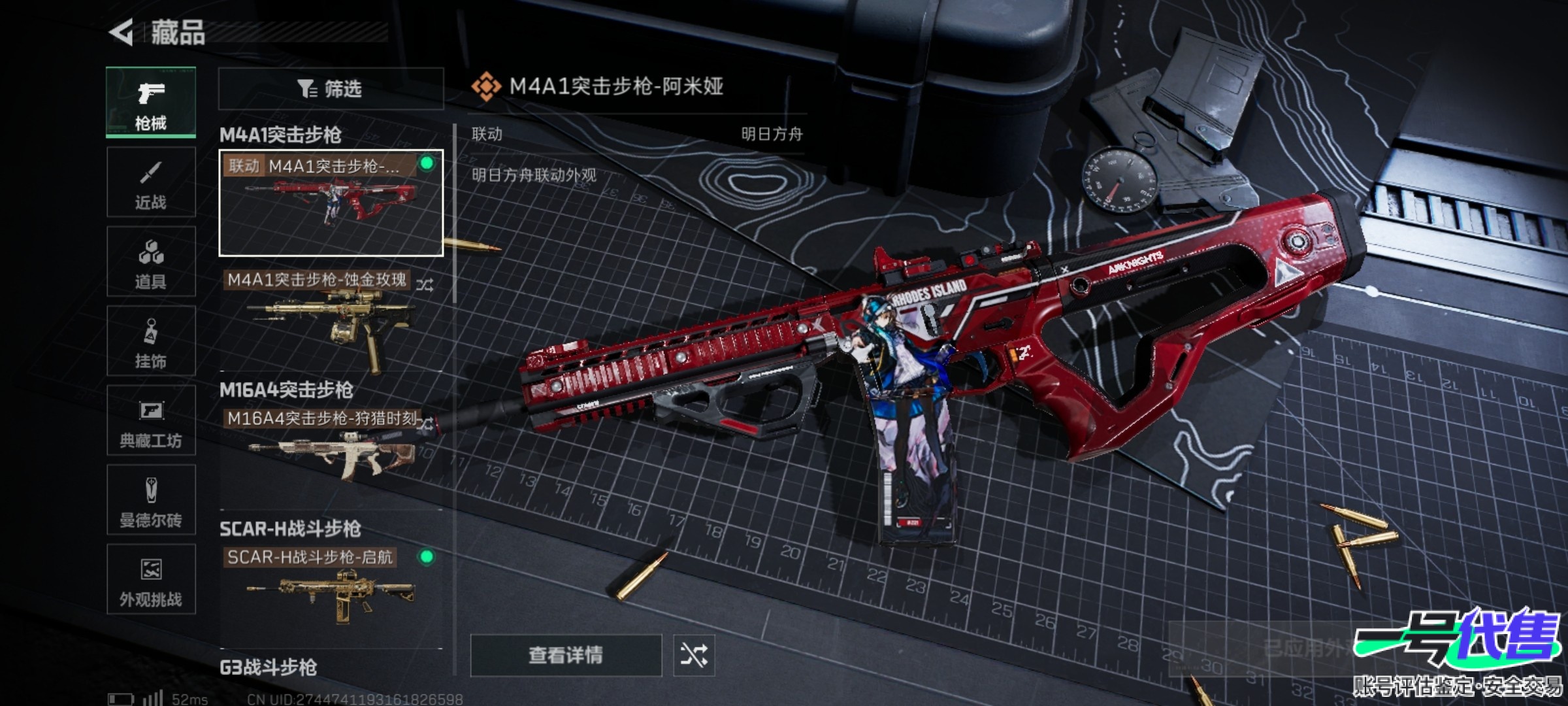Viewport: 1568px width, 706px height.
Task: Switch to the 曼德尔砖 tab
Action: (151, 501)
